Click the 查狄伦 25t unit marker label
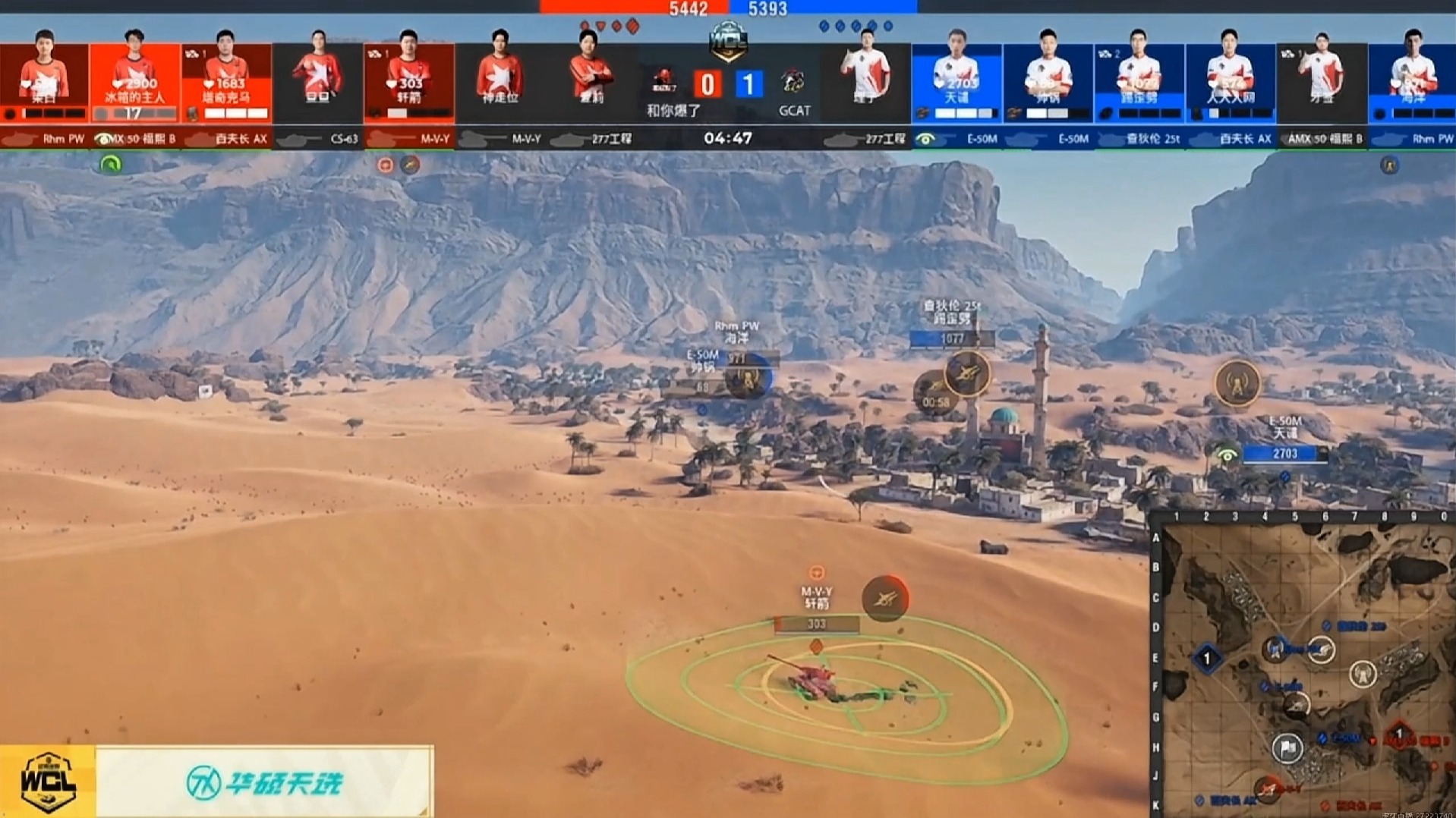This screenshot has width=1456, height=818. [951, 311]
